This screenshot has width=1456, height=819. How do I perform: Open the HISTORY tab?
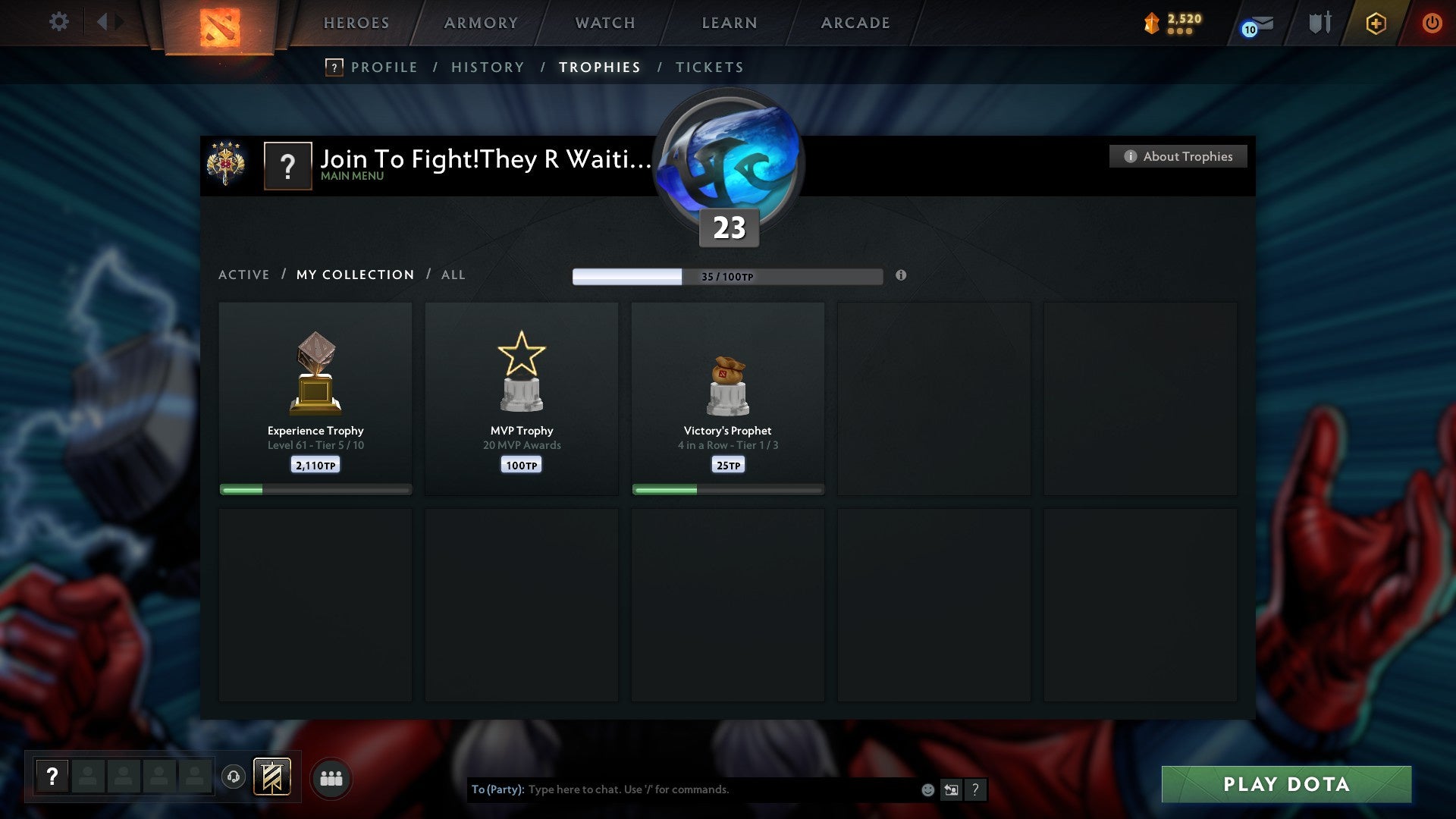pos(487,67)
